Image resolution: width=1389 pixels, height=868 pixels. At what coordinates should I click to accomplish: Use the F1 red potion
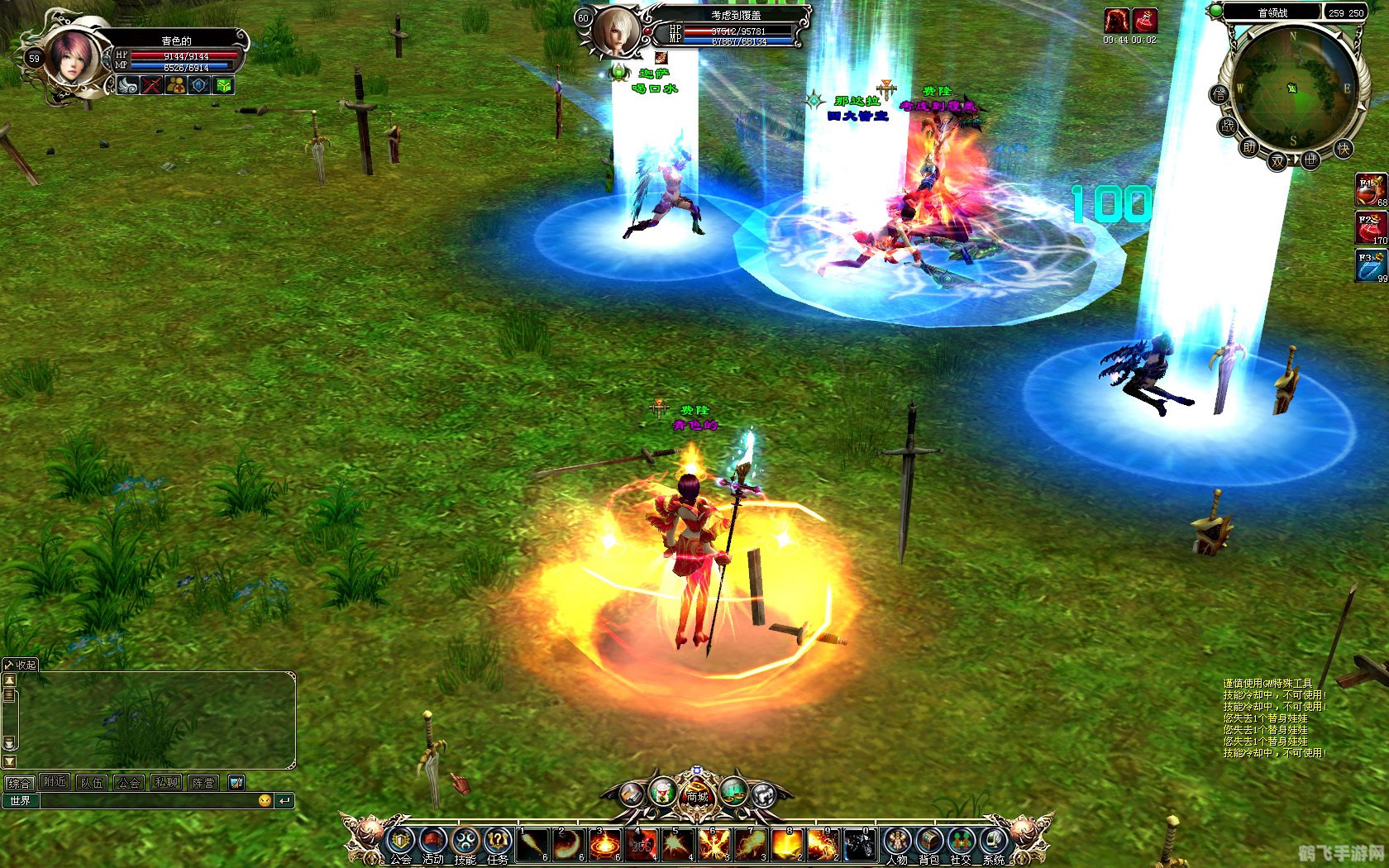(1371, 190)
